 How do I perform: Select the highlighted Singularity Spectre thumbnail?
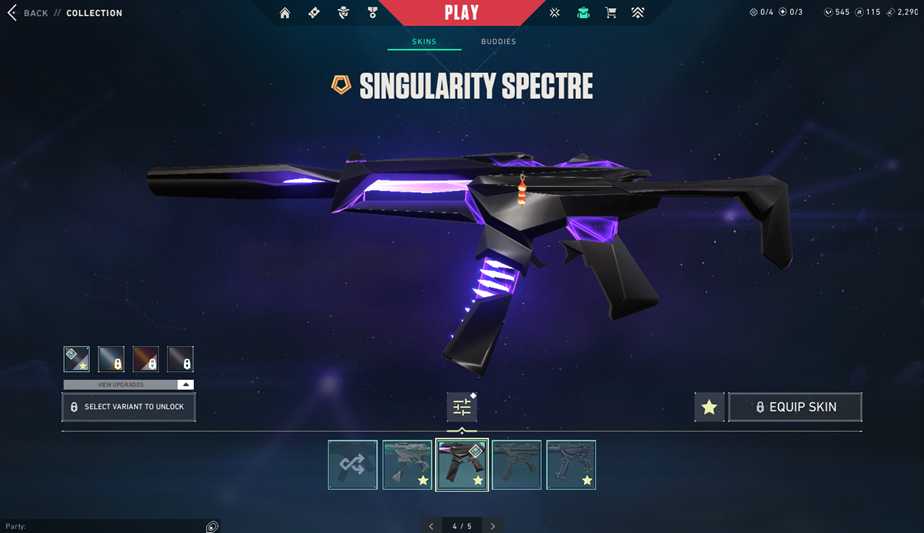[x=462, y=465]
